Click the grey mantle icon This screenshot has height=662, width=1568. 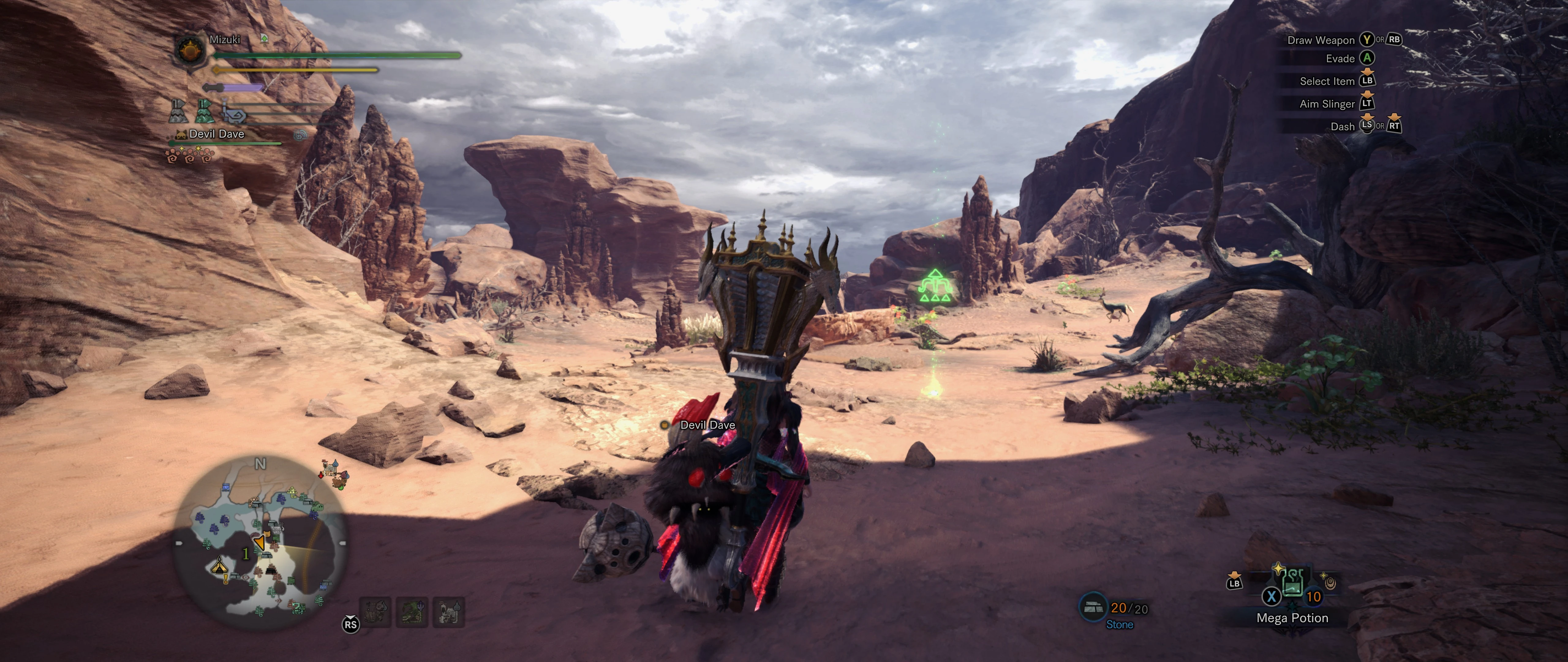(178, 112)
